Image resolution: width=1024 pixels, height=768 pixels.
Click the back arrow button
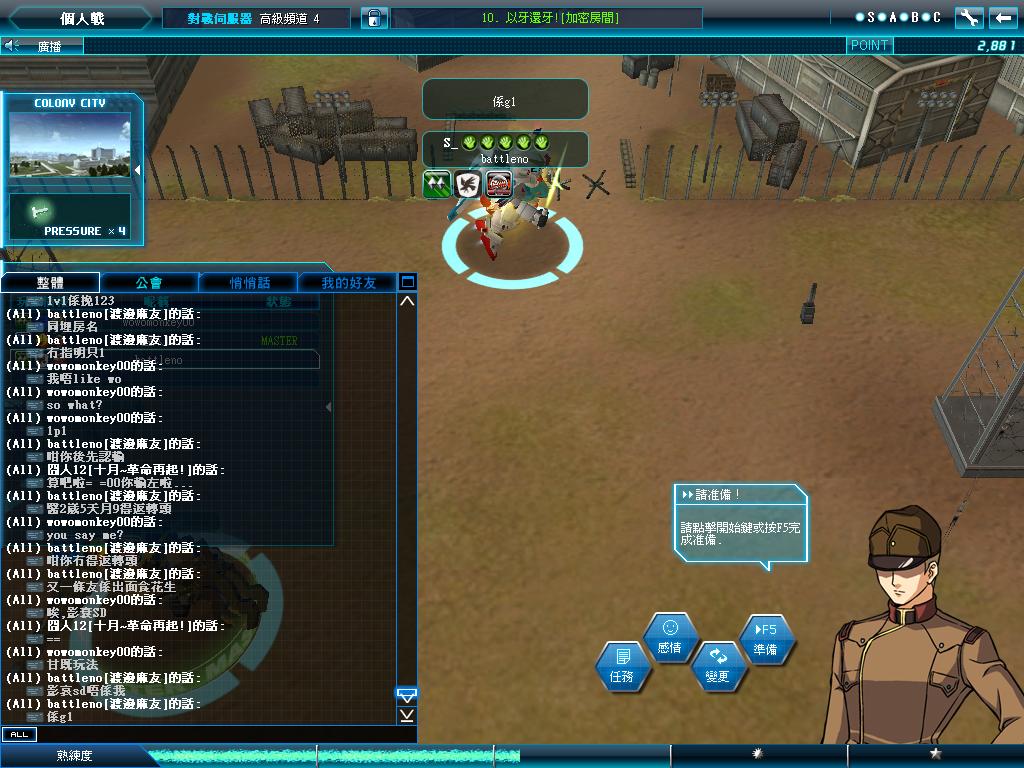pyautogui.click(x=1002, y=18)
